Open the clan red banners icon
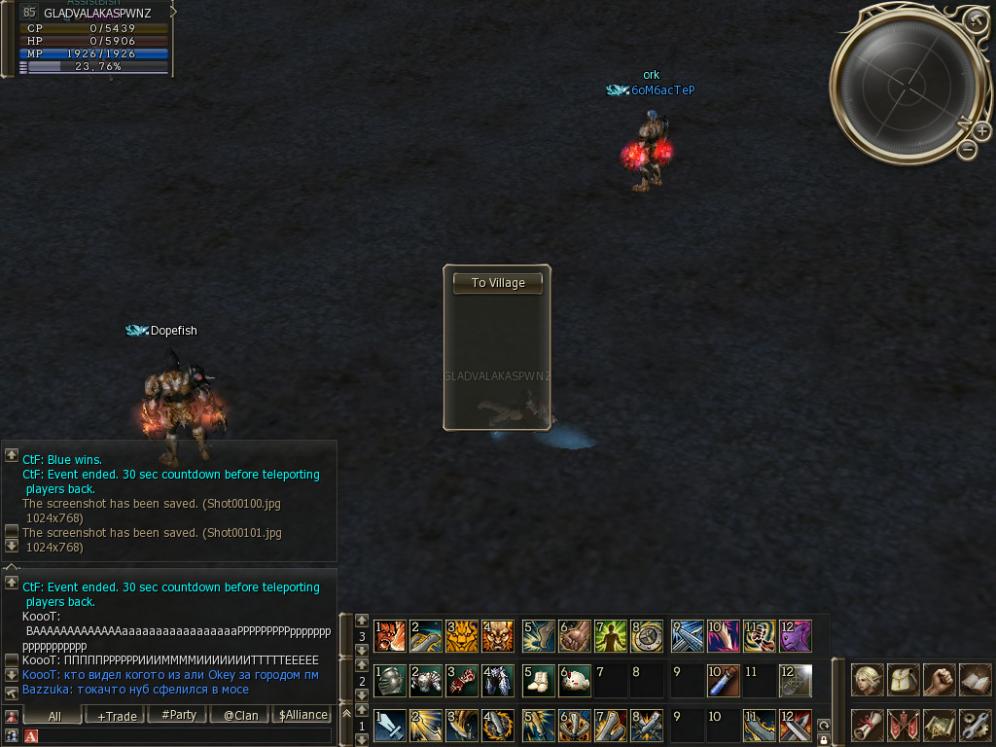This screenshot has width=996, height=747. pyautogui.click(x=903, y=723)
